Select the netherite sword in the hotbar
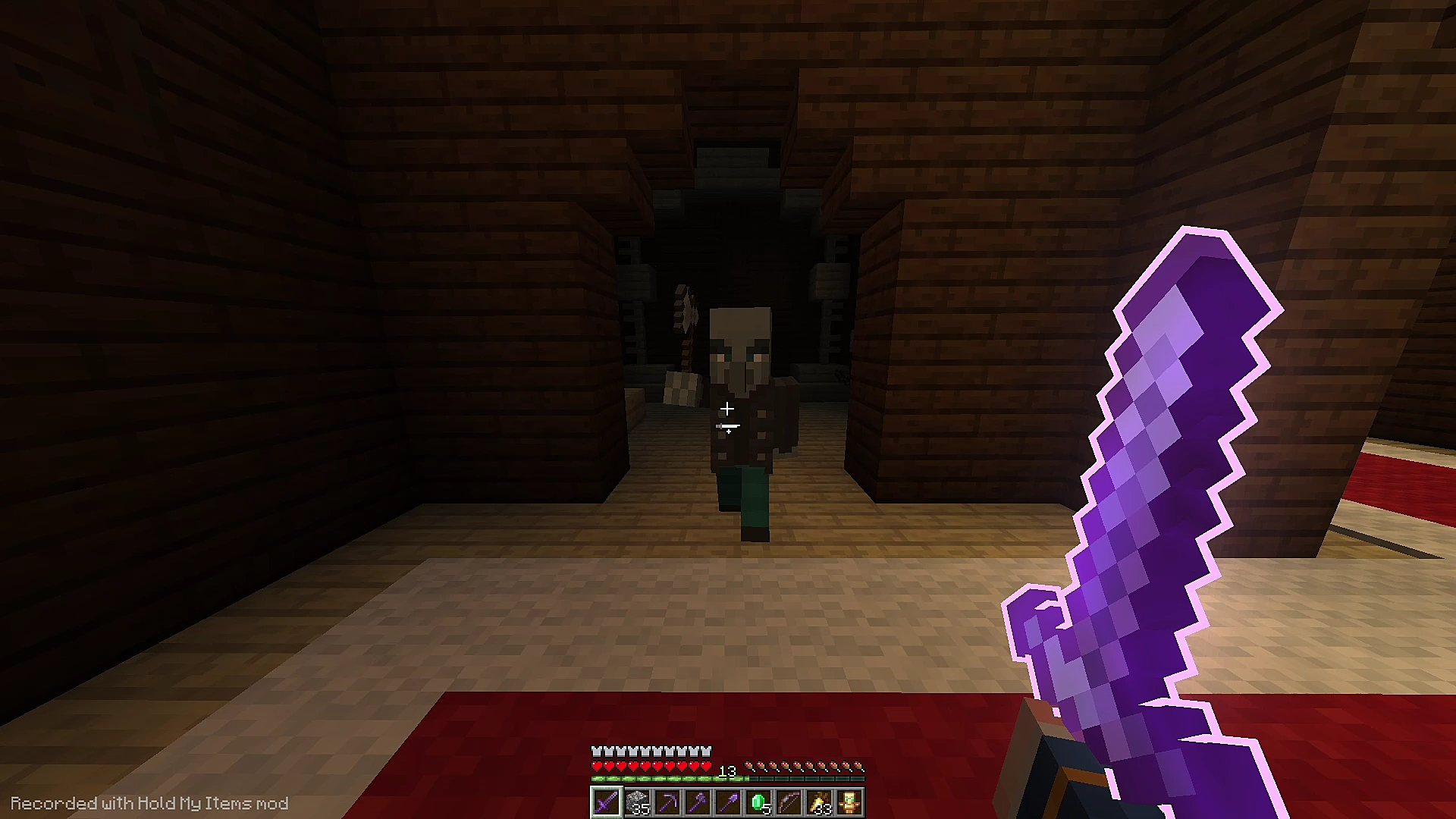The width and height of the screenshot is (1456, 819). tap(607, 802)
